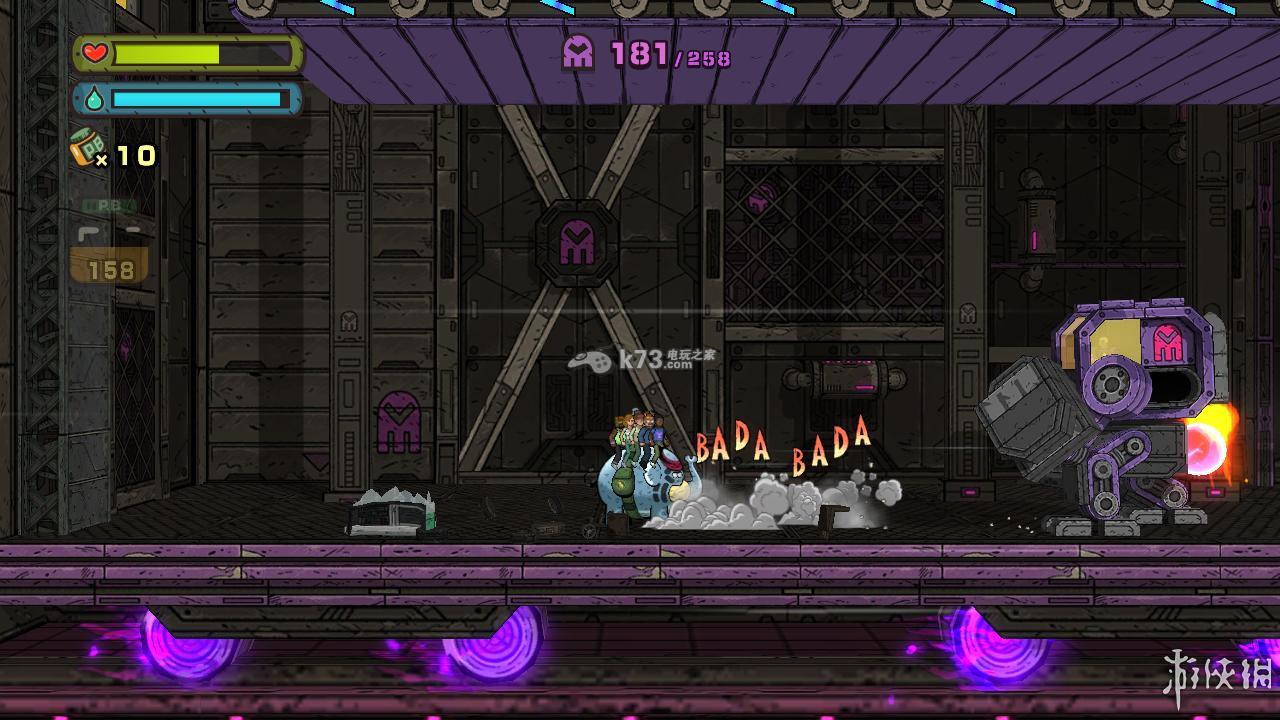The width and height of the screenshot is (1280, 720).
Task: Select the purple Phantom enemy counter icon
Action: (x=578, y=52)
